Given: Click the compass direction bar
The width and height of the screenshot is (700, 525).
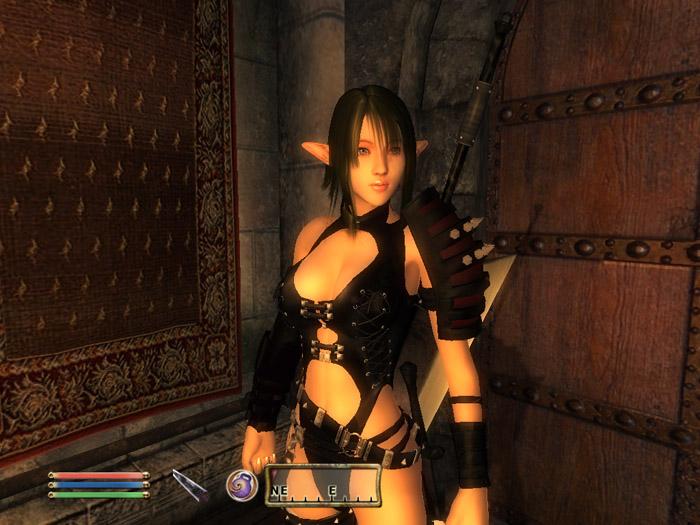Looking at the screenshot, I should pyautogui.click(x=322, y=485).
